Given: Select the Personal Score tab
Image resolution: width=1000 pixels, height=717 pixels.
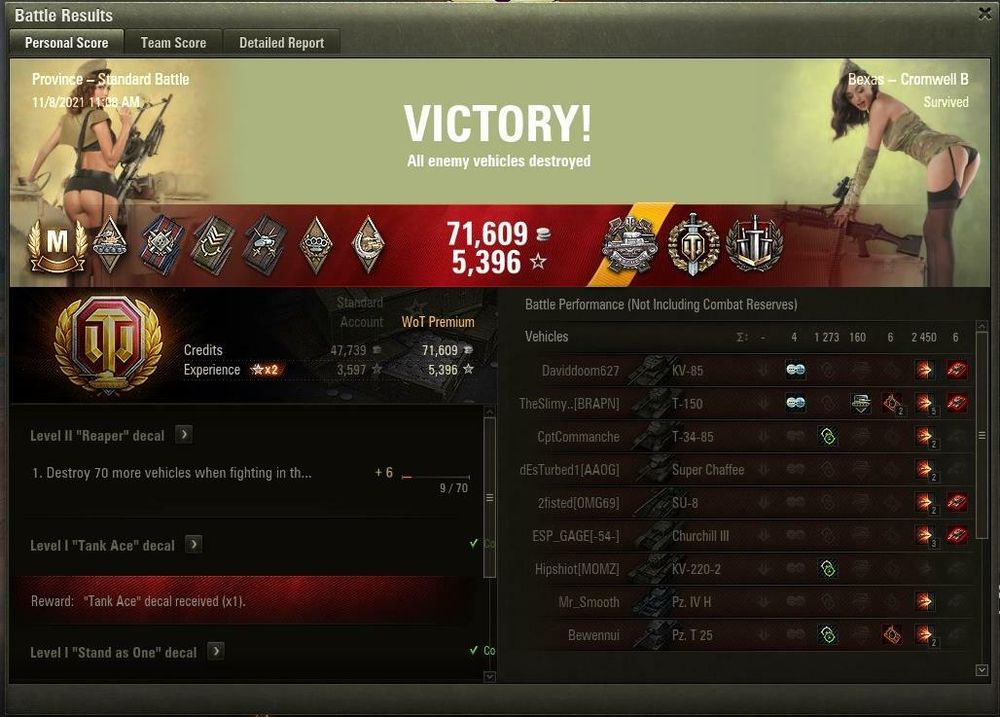Looking at the screenshot, I should (66, 42).
